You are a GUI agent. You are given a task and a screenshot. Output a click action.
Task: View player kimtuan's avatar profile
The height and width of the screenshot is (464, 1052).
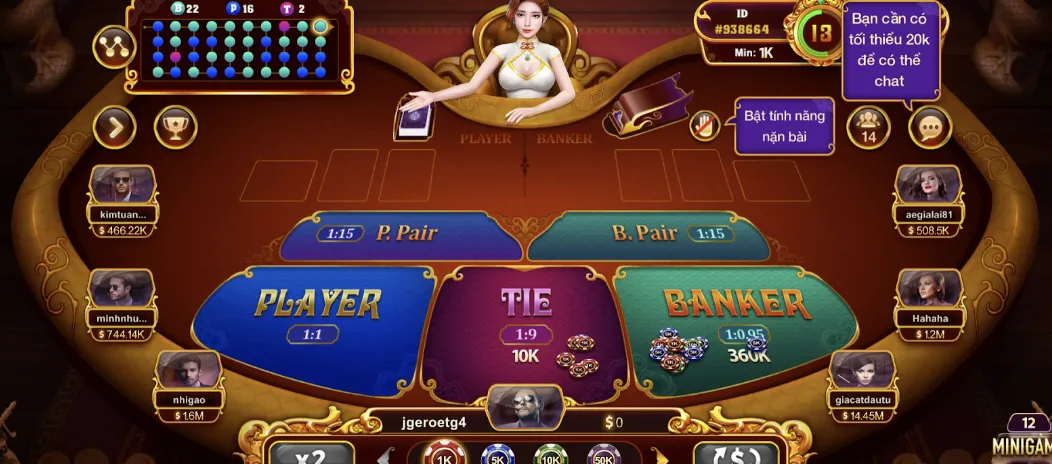(122, 185)
